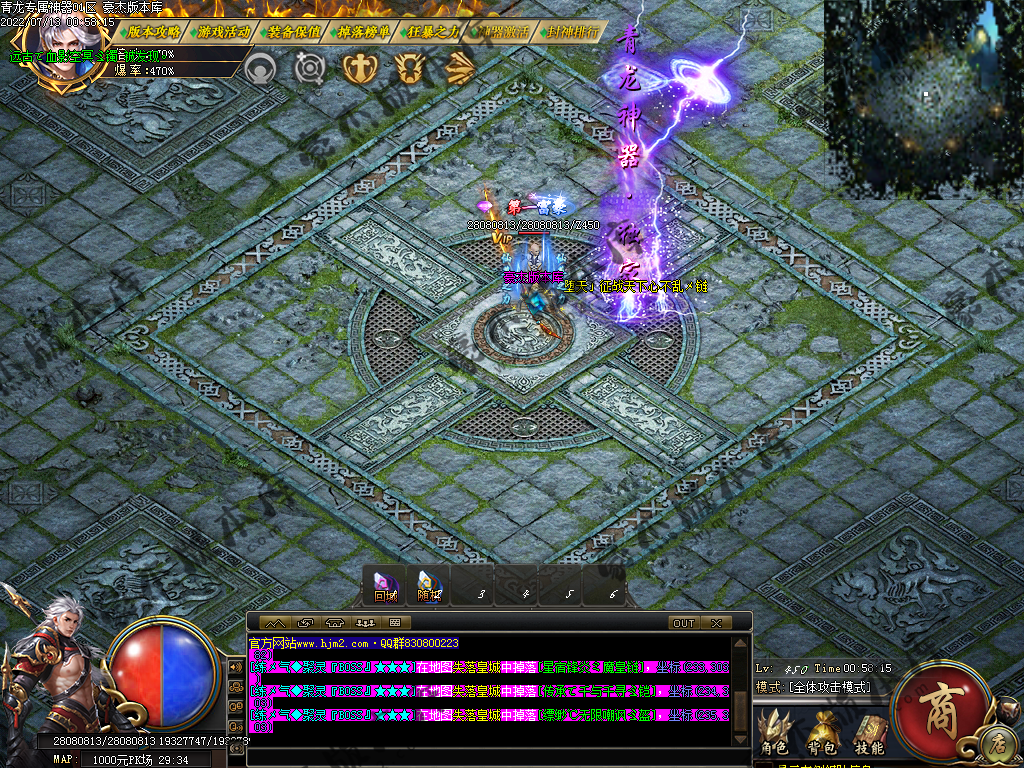Screen dimensions: 1024x768
Task: Click the OUT button on chat panel
Action: [x=684, y=623]
